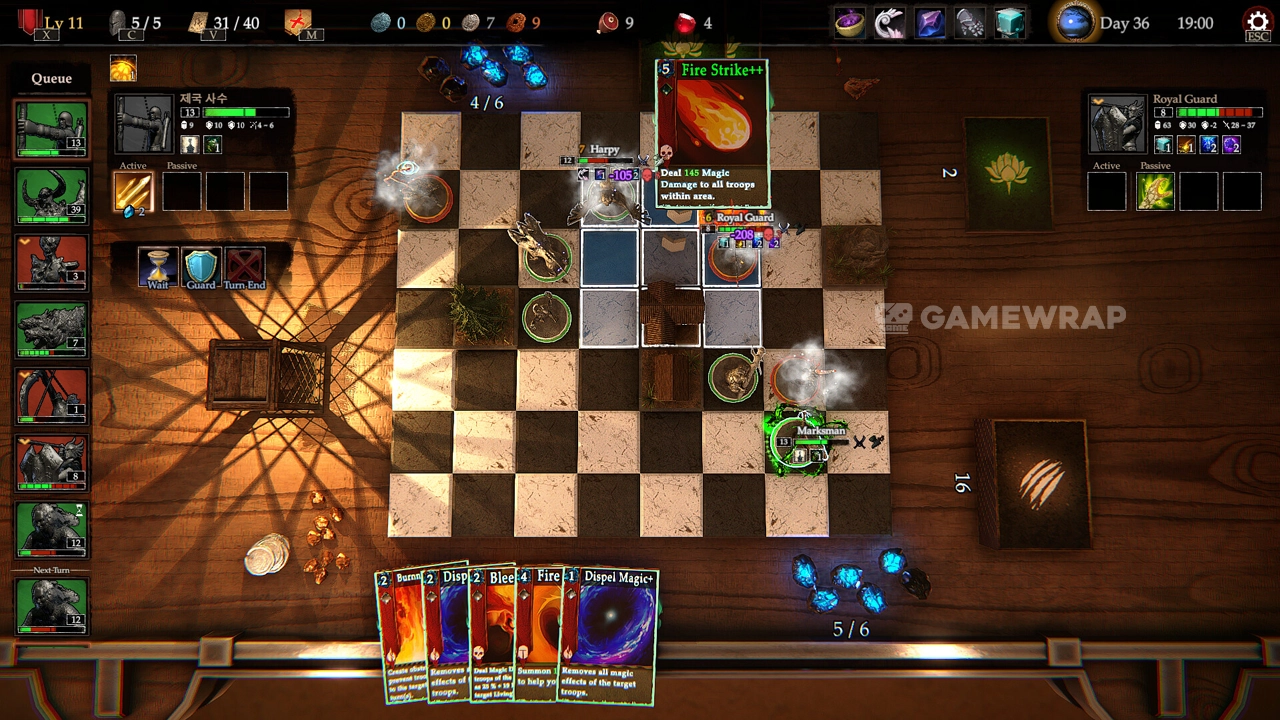The width and height of the screenshot is (1280, 720).
Task: Open settings via the gear icon
Action: pos(1256,22)
